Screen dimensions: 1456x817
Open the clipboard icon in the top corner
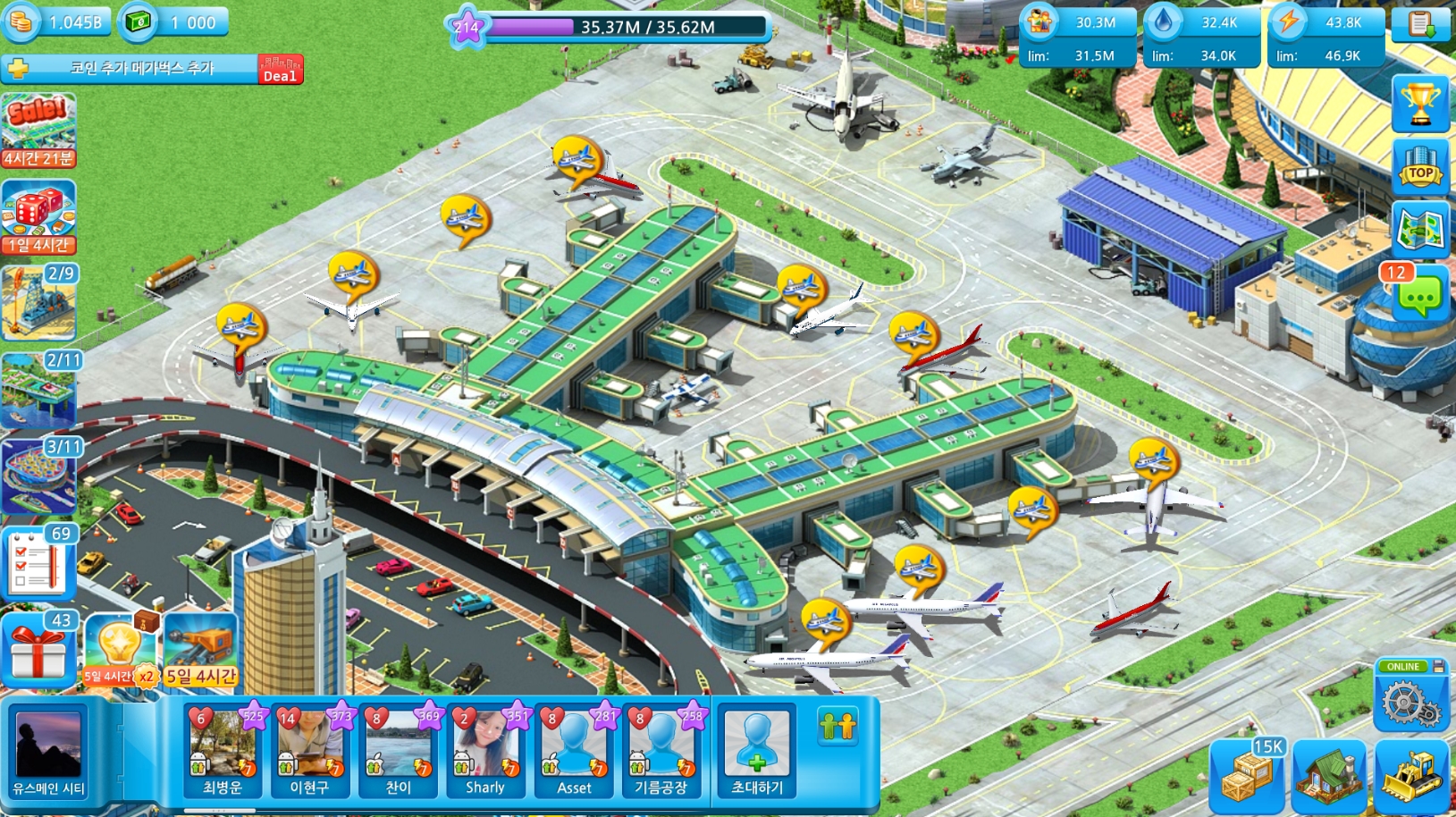click(1419, 24)
